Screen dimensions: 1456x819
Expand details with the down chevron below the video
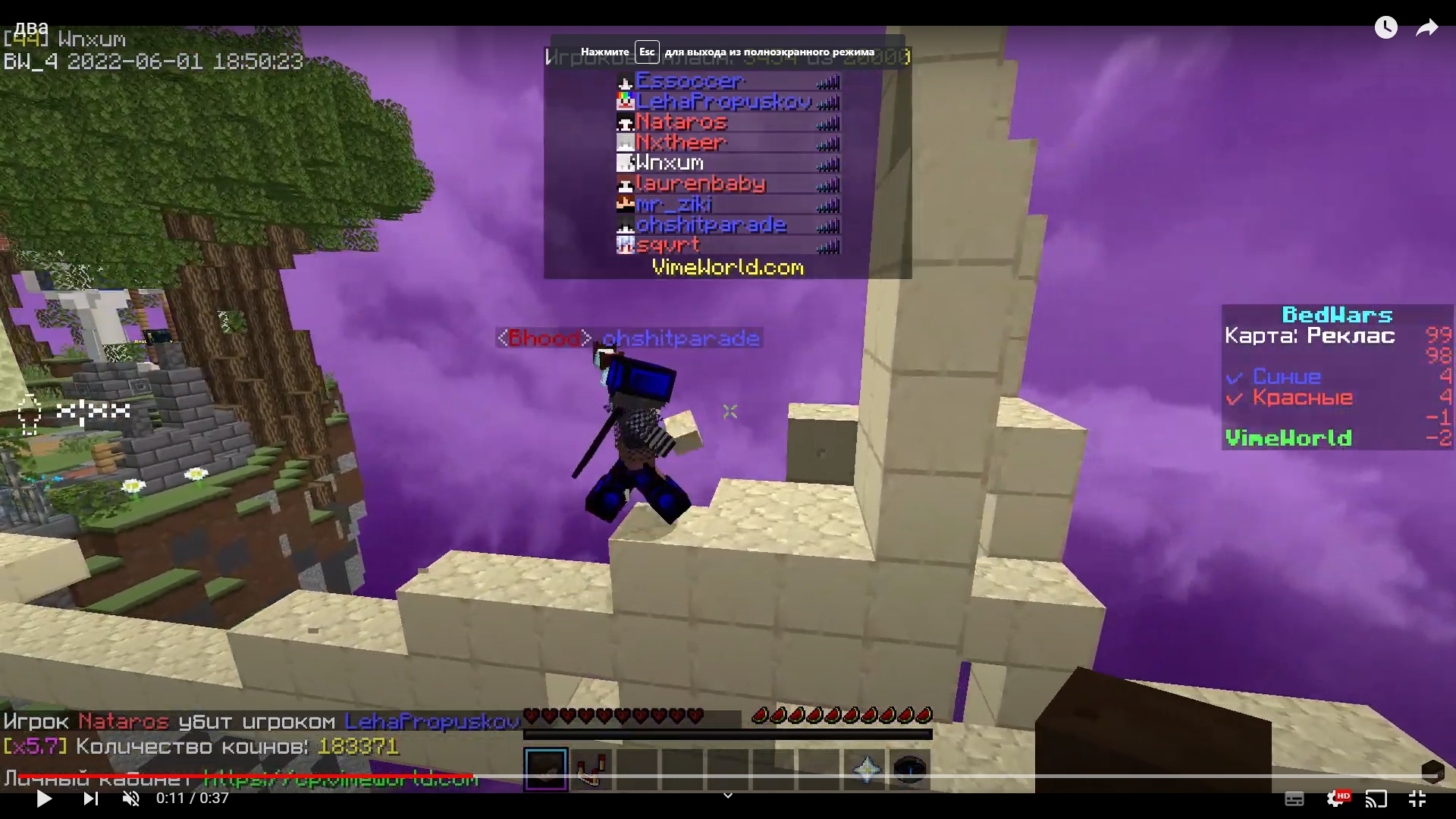[x=727, y=795]
